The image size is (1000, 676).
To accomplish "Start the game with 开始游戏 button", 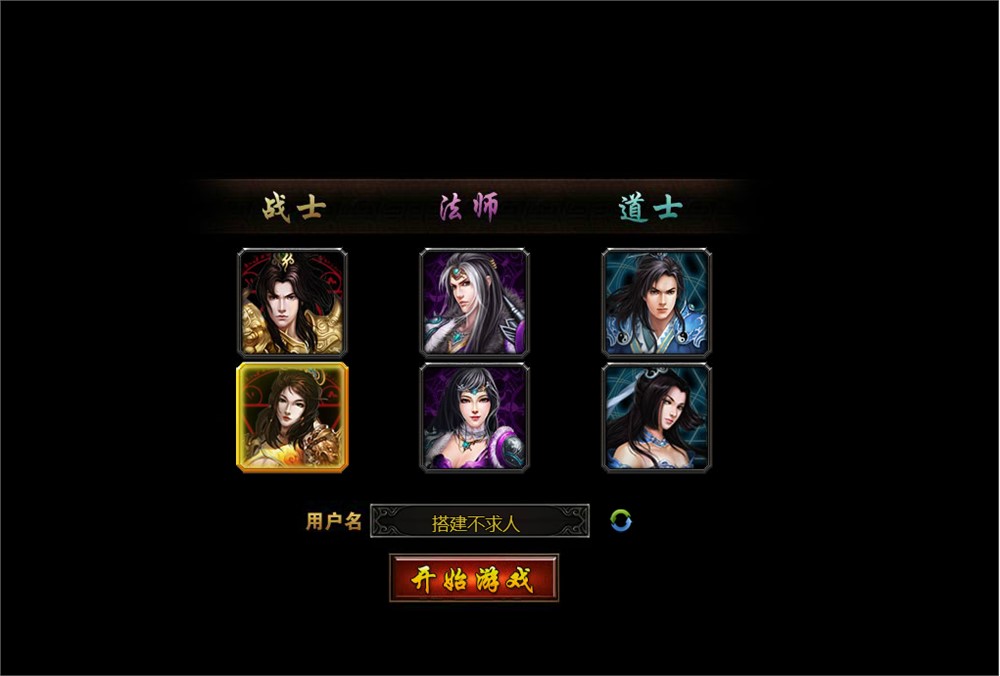I will click(x=473, y=578).
